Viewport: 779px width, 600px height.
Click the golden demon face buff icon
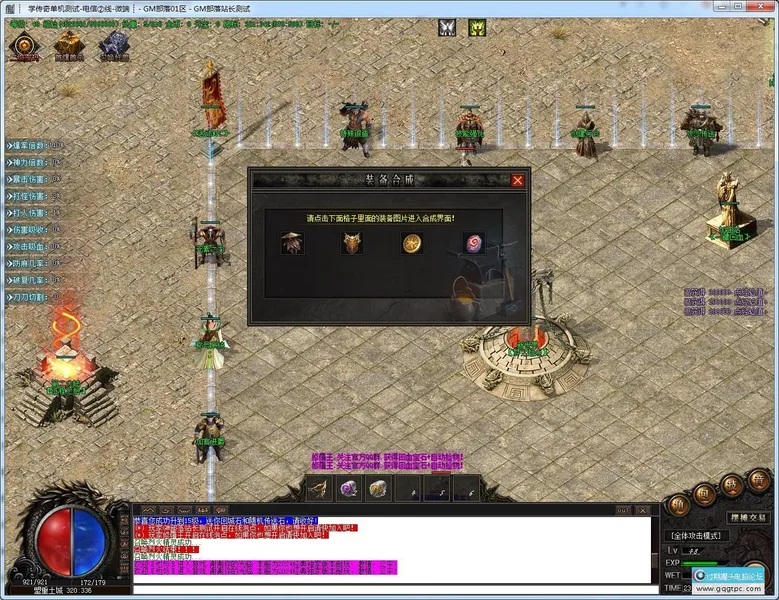pyautogui.click(x=477, y=29)
